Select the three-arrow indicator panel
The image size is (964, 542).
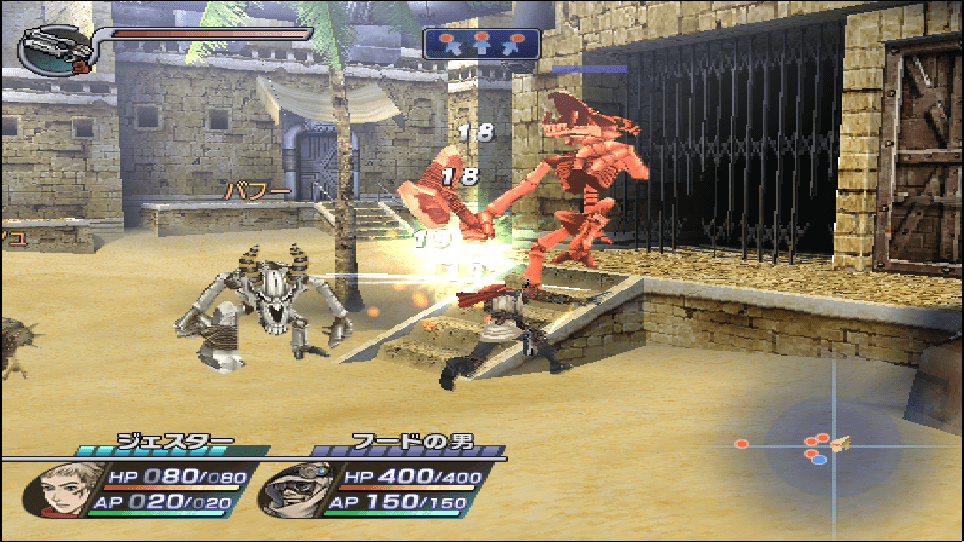coord(482,43)
